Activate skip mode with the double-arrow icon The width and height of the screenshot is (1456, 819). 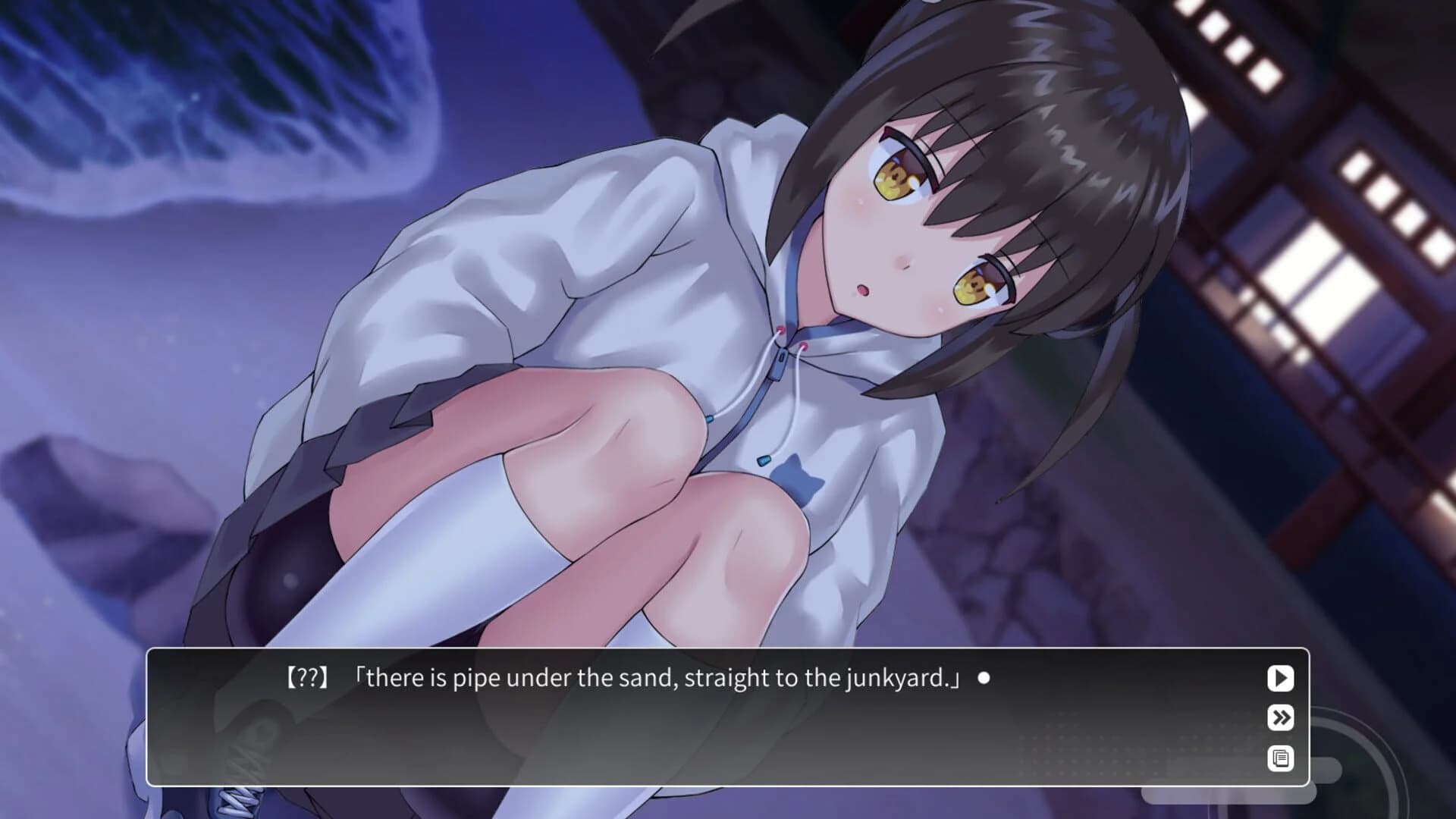tap(1280, 719)
